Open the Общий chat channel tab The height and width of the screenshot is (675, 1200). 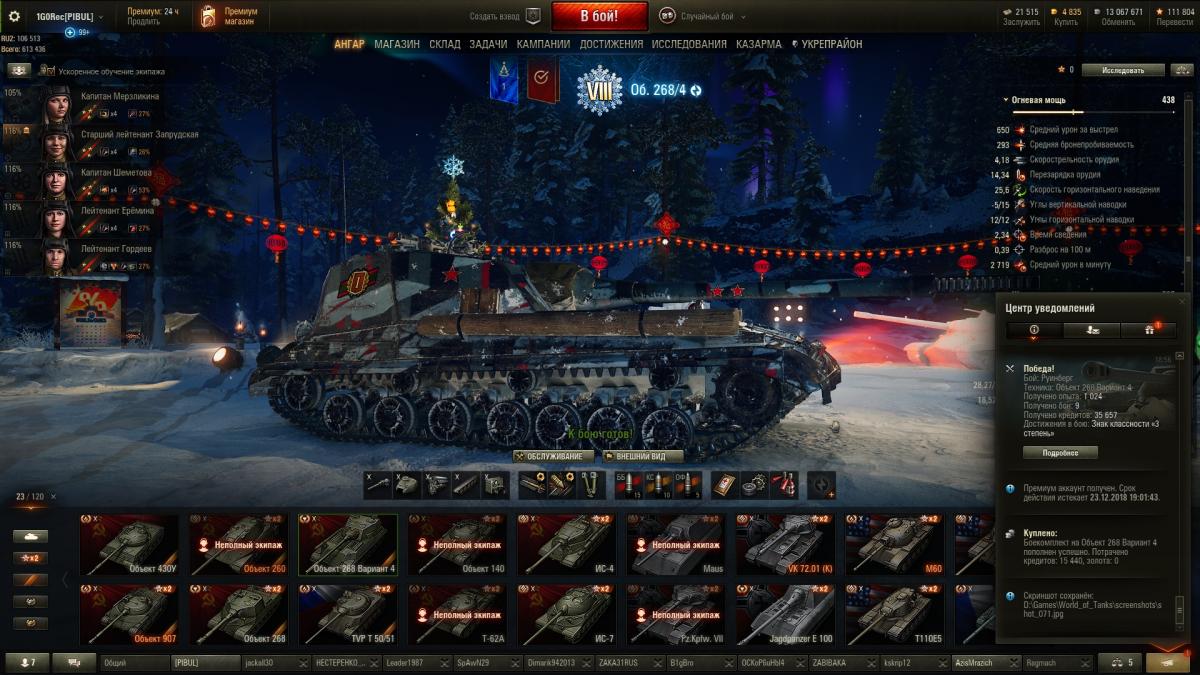coord(133,662)
